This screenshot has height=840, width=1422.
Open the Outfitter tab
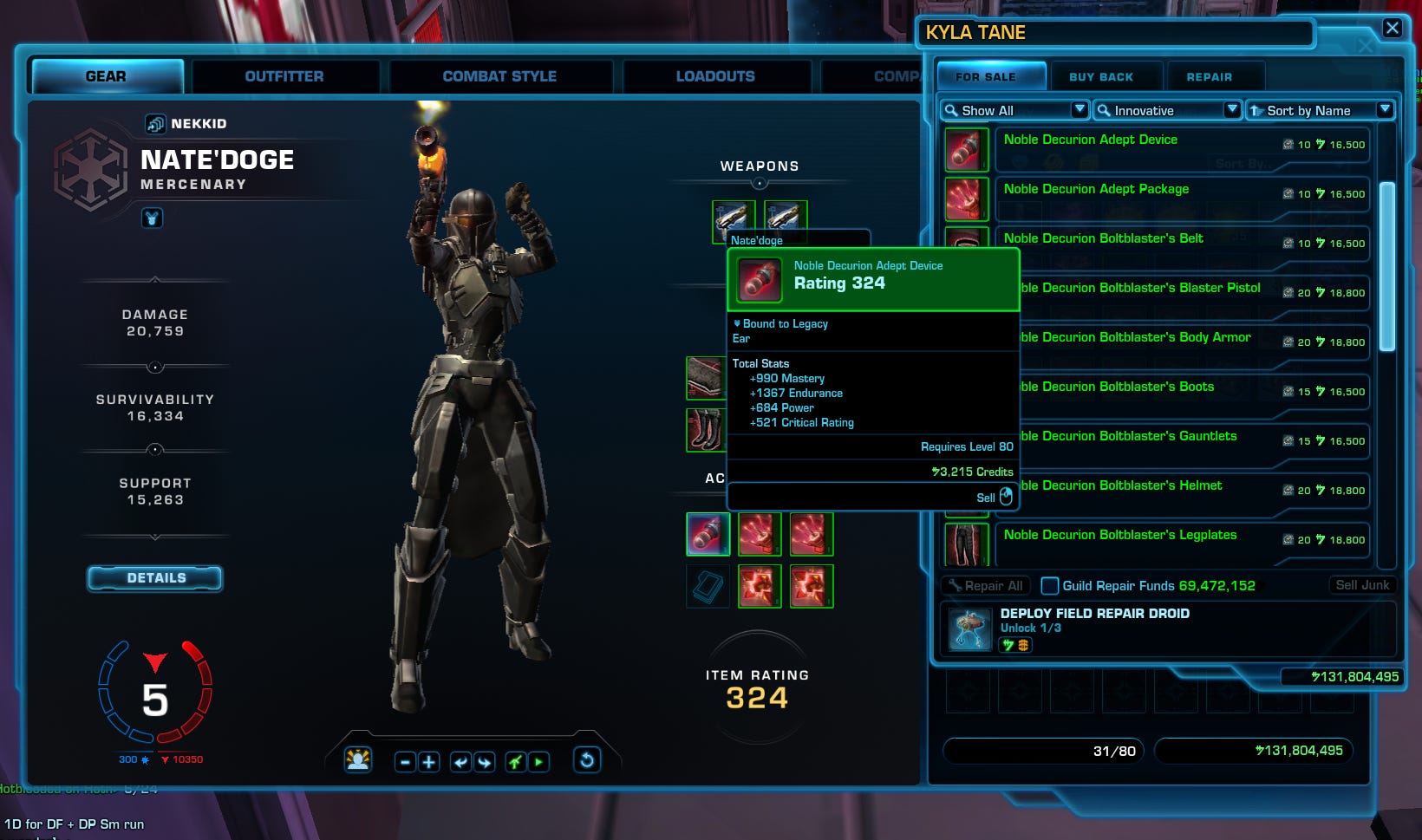[x=284, y=76]
